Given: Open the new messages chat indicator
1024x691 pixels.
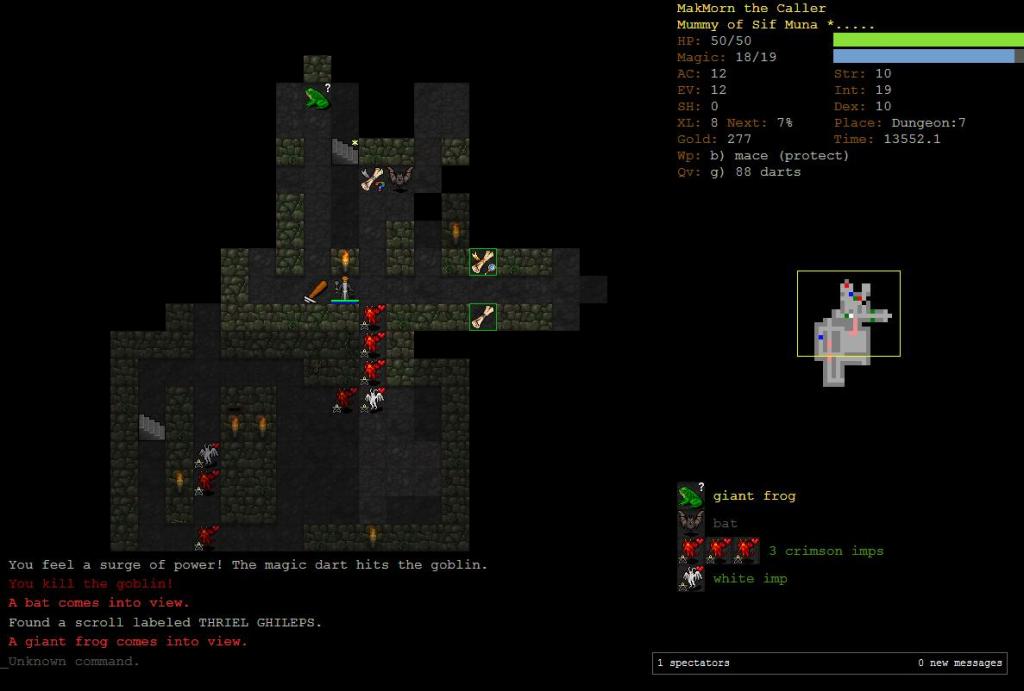Looking at the screenshot, I should click(x=959, y=663).
